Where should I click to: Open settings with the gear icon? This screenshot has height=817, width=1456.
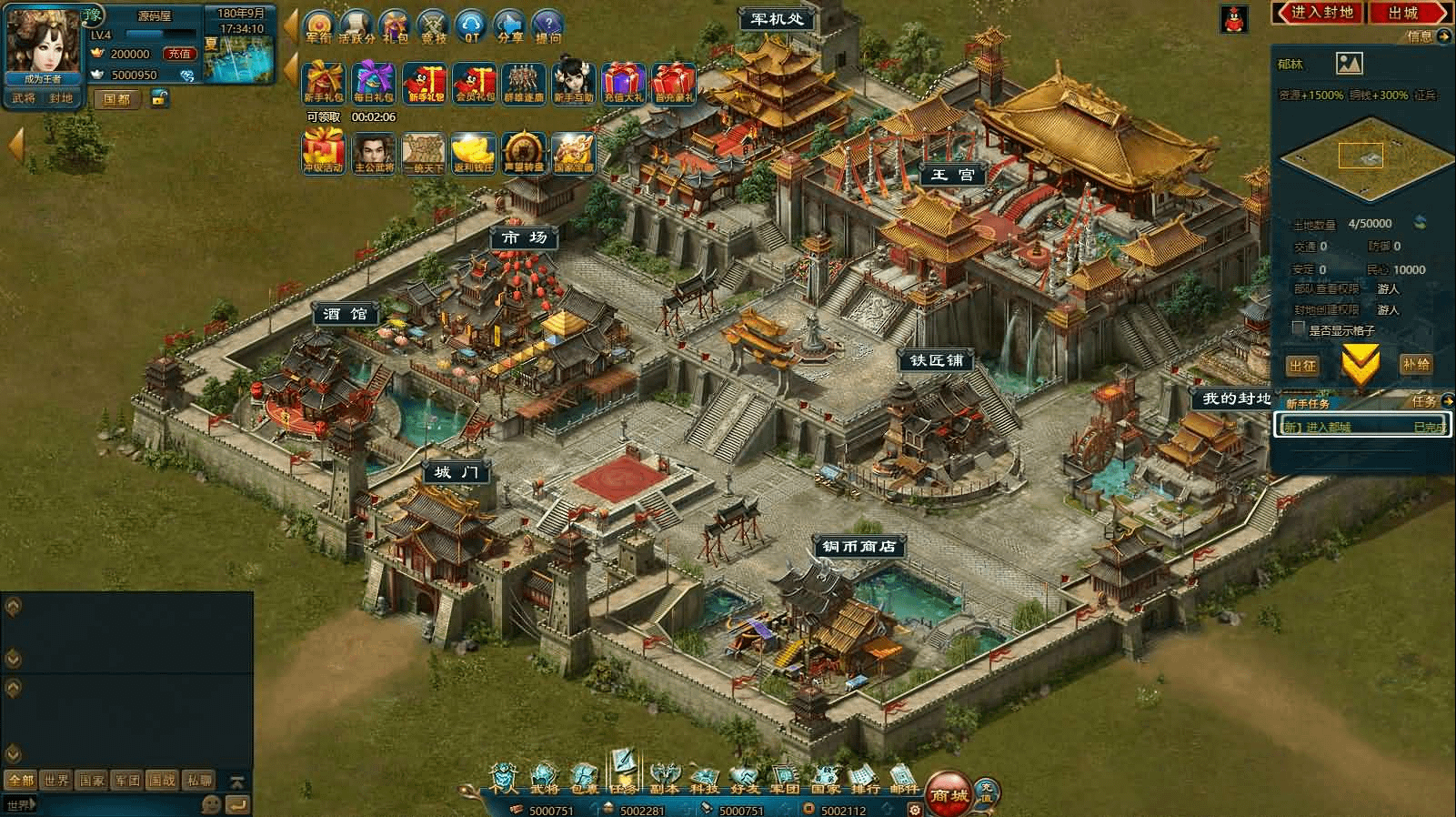915,809
